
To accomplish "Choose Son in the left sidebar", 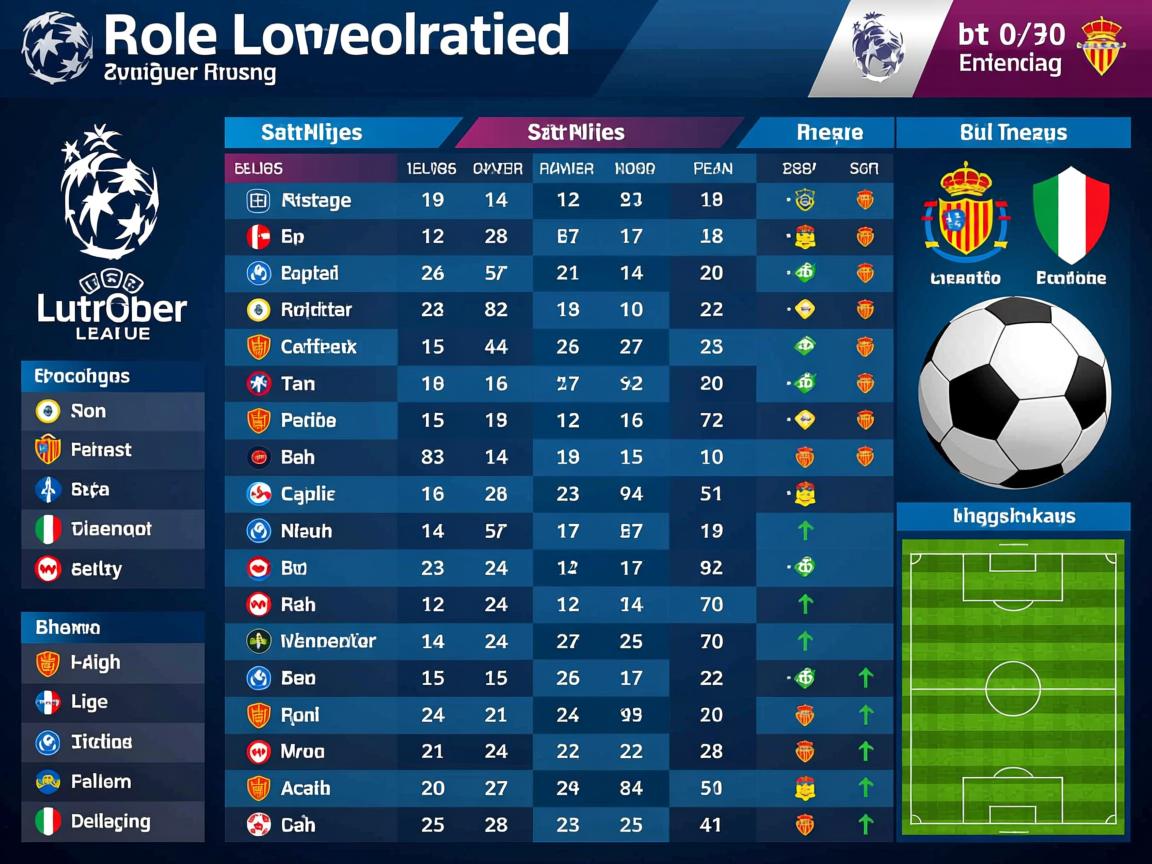I will pos(88,411).
